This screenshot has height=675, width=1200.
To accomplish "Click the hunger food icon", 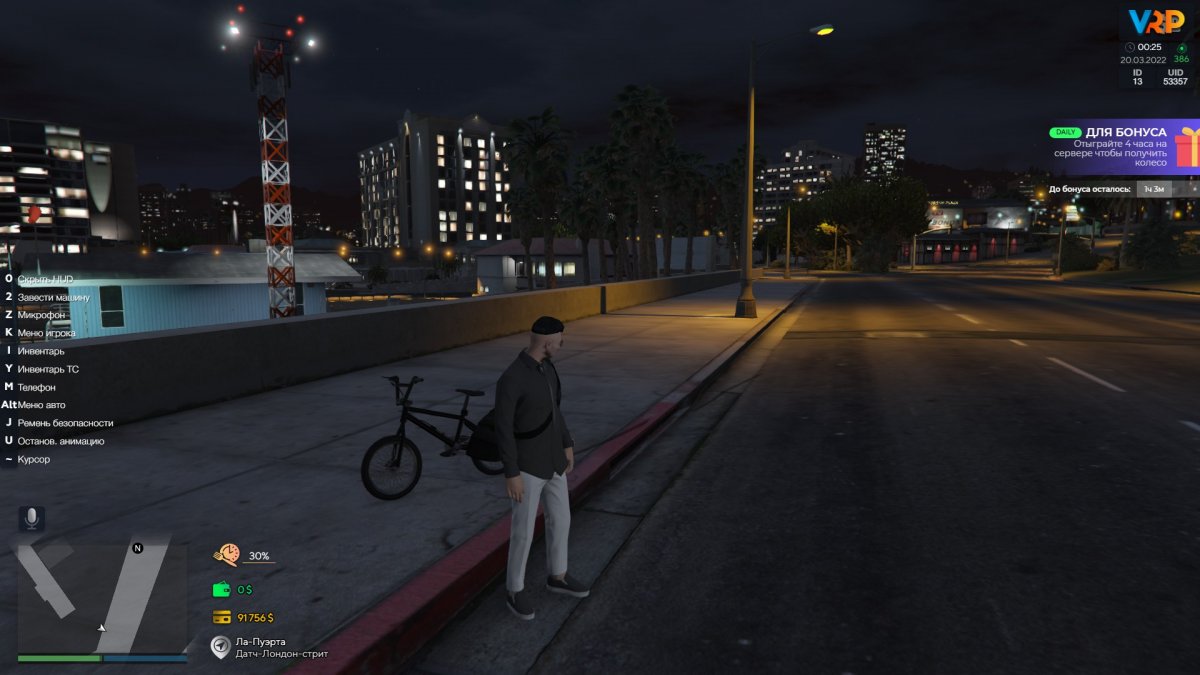I will pos(227,555).
